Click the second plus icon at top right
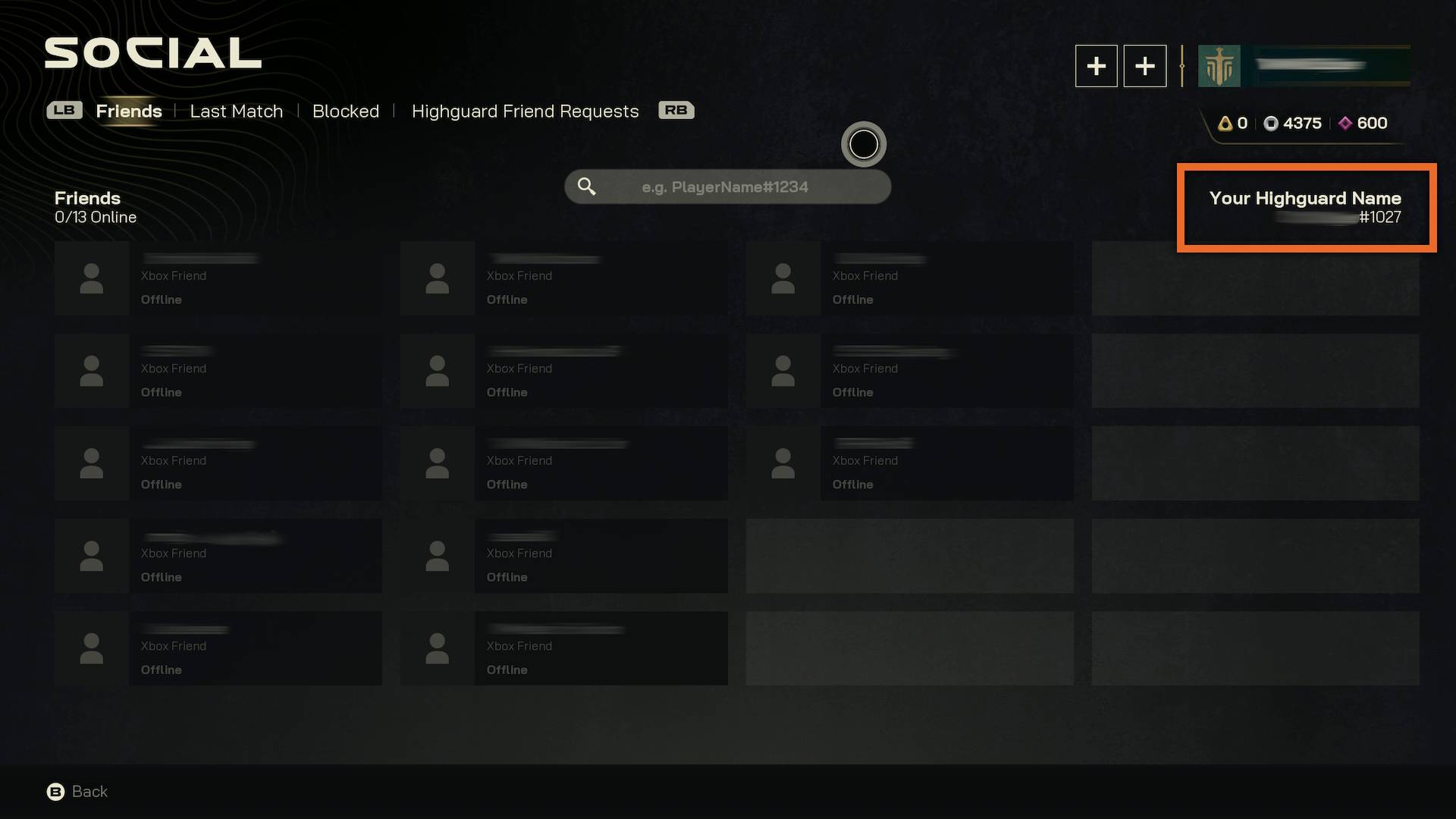This screenshot has height=819, width=1456. pos(1145,66)
